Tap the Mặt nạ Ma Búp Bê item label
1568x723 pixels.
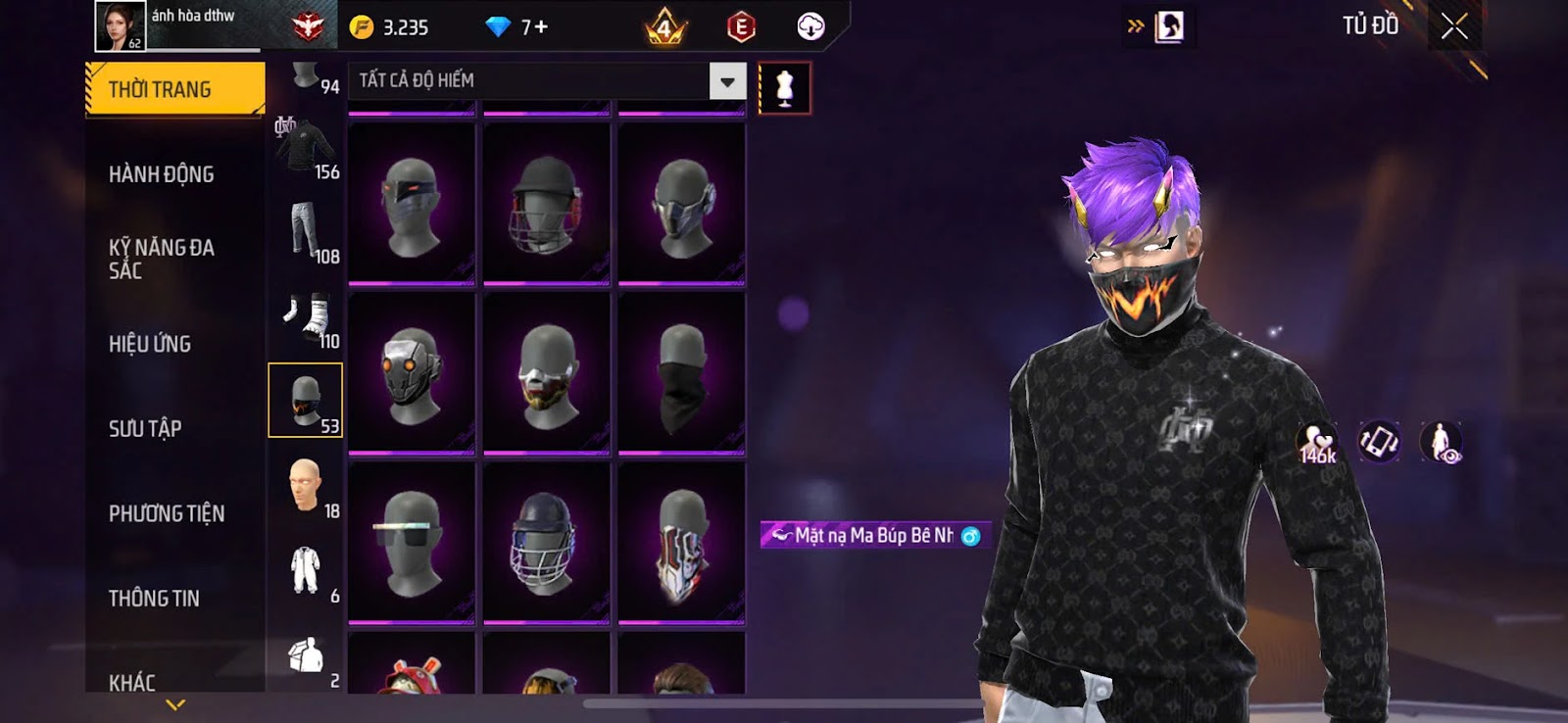874,535
